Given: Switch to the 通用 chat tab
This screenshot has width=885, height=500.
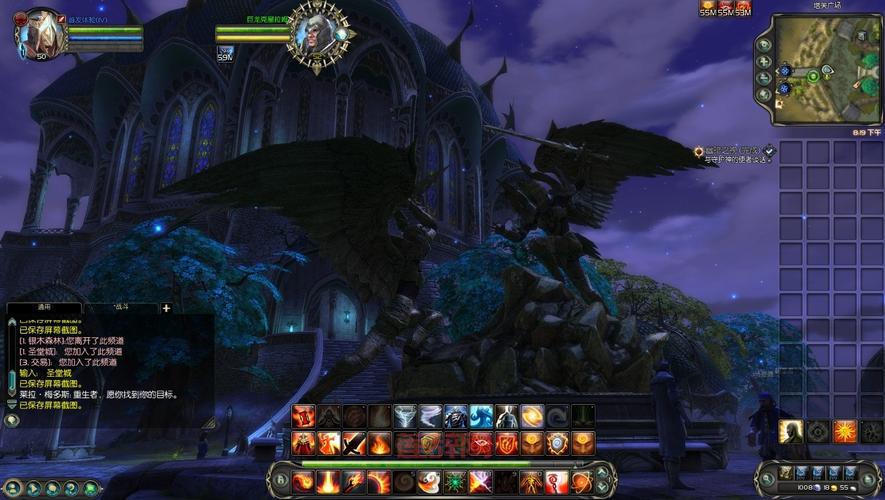Looking at the screenshot, I should 45,307.
